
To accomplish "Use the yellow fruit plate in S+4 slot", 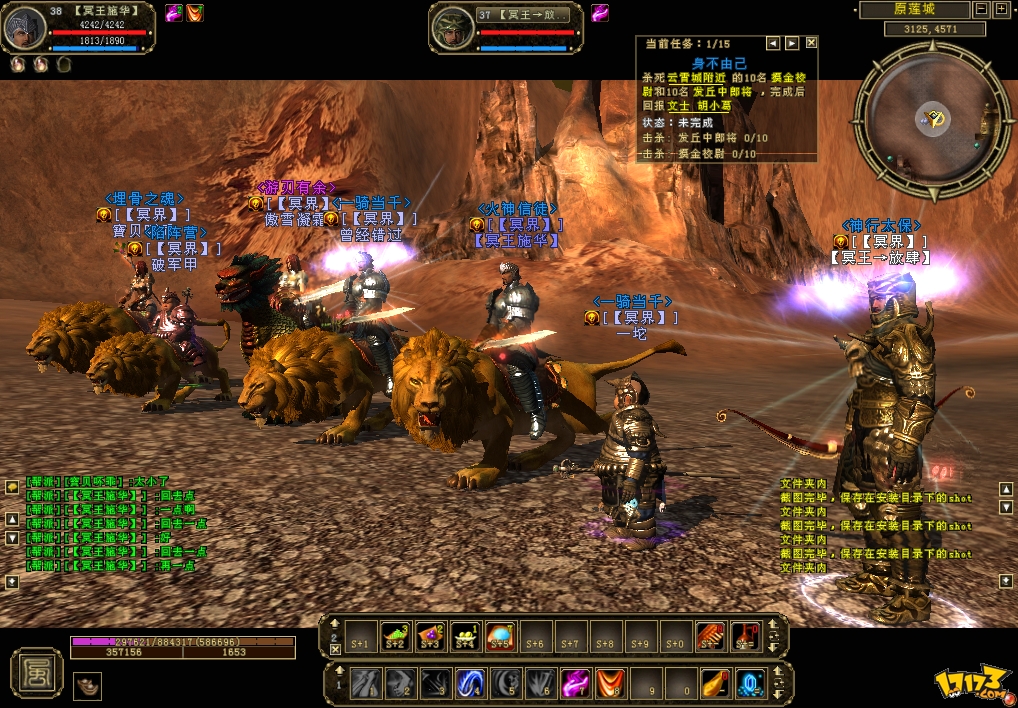I will click(465, 636).
